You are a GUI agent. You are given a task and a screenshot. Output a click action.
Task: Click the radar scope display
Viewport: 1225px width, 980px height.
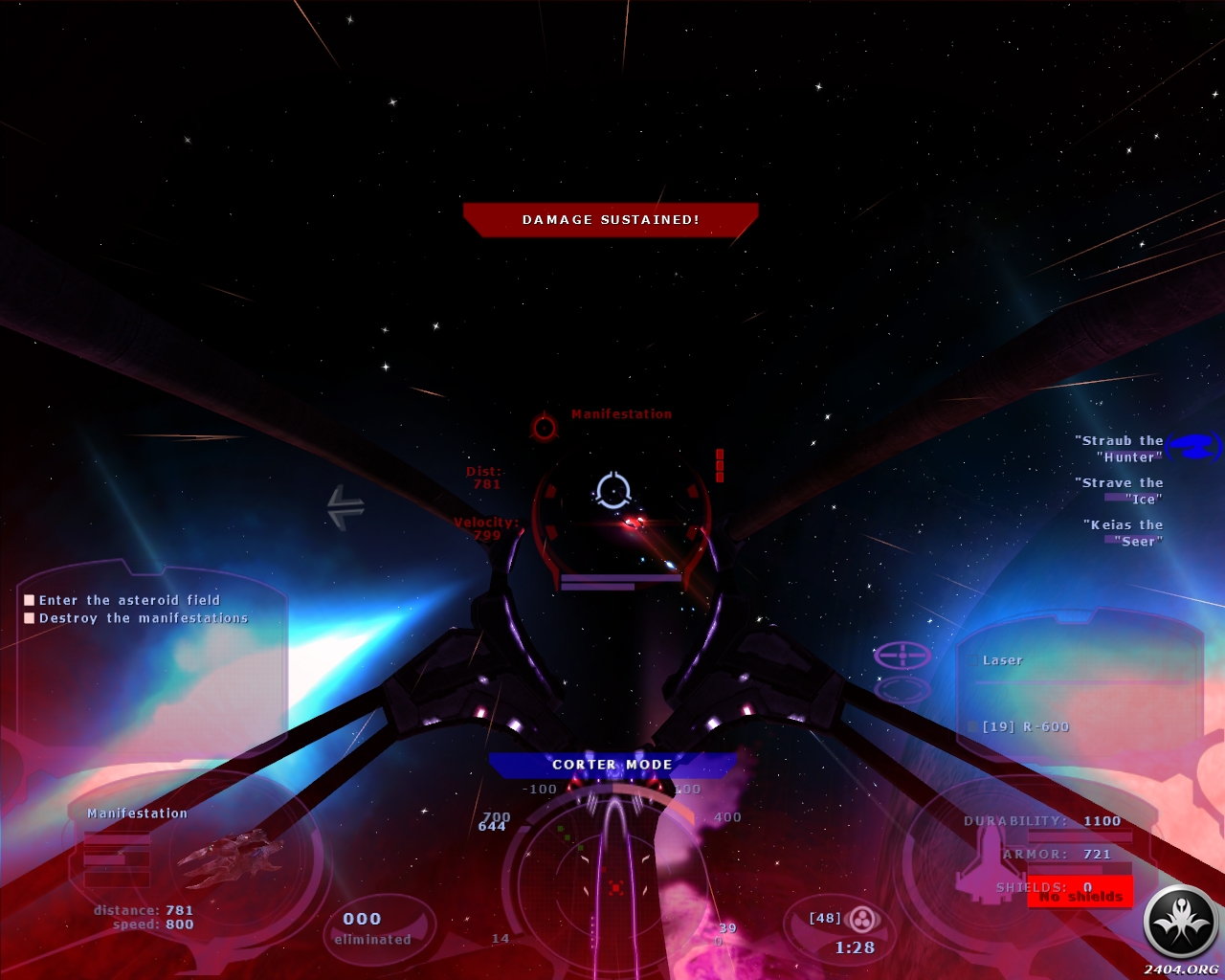click(x=614, y=879)
